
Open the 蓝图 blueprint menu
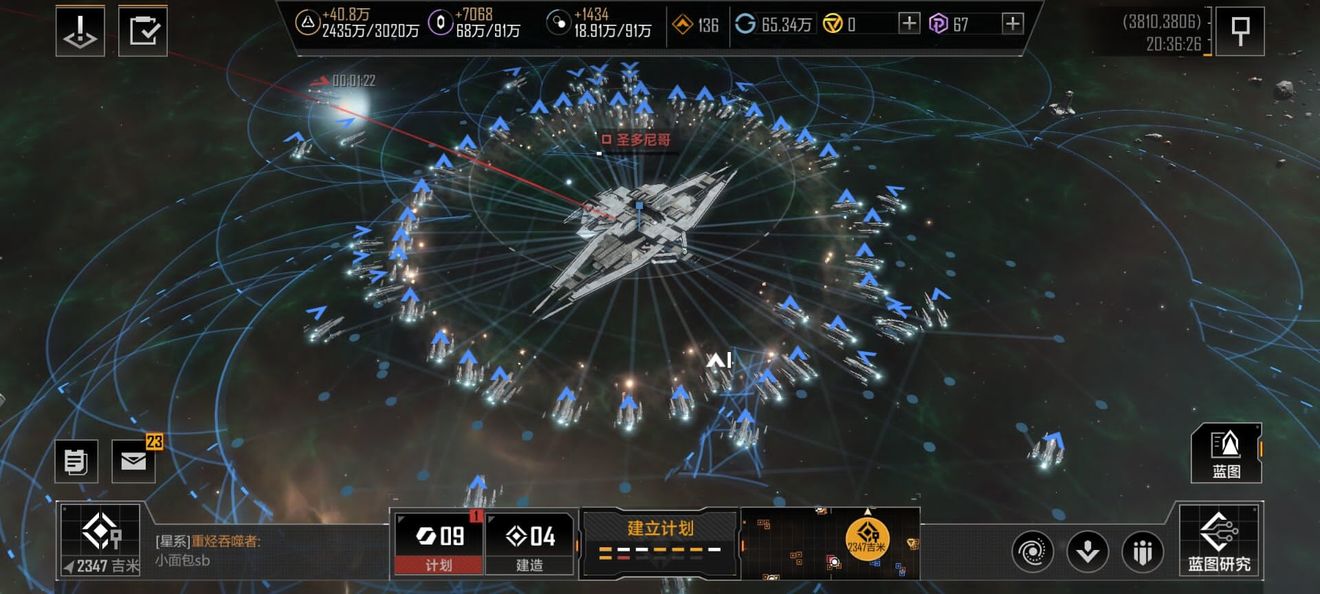(x=1226, y=453)
